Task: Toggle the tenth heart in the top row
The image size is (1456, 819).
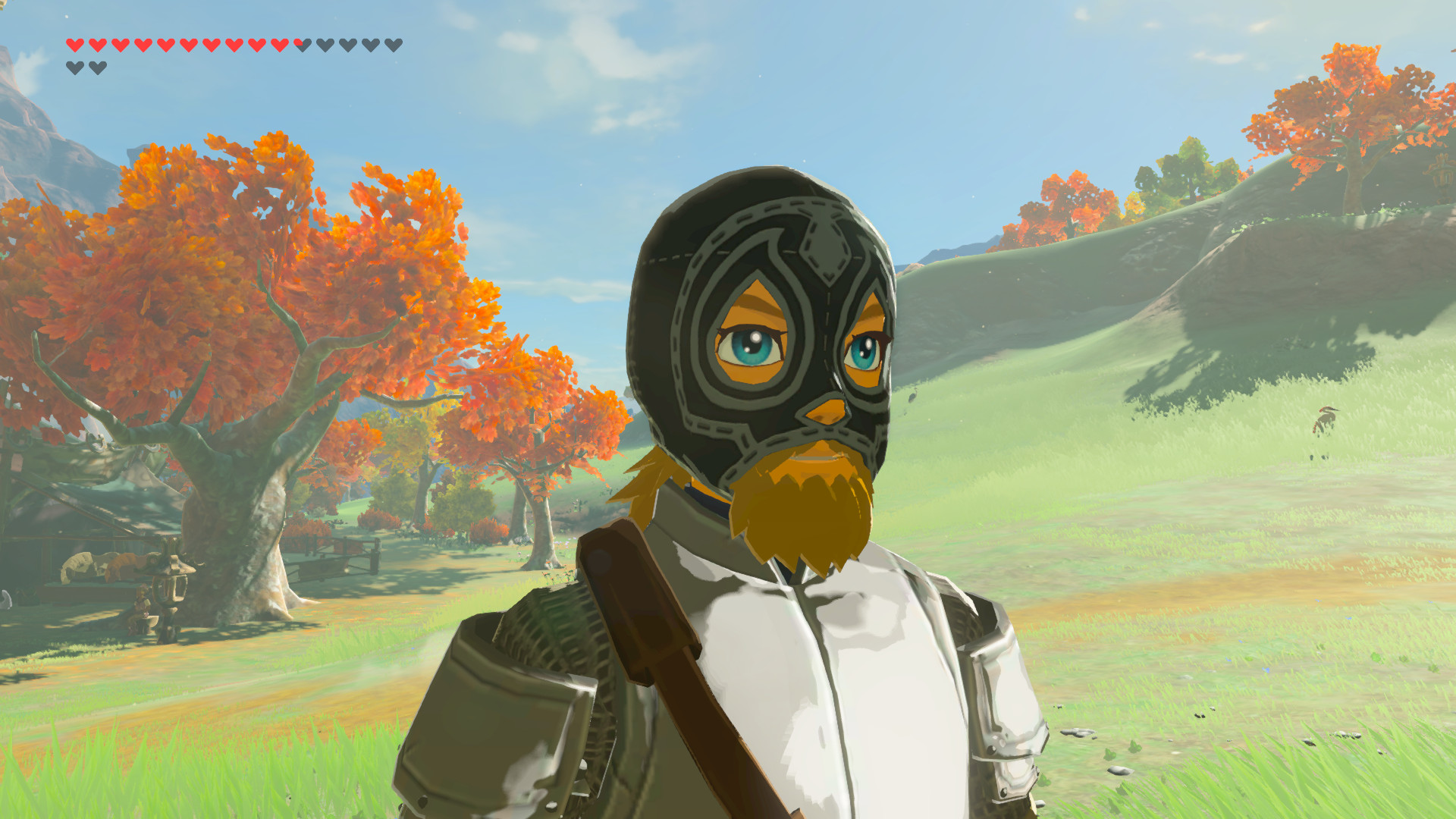Action: pyautogui.click(x=279, y=45)
